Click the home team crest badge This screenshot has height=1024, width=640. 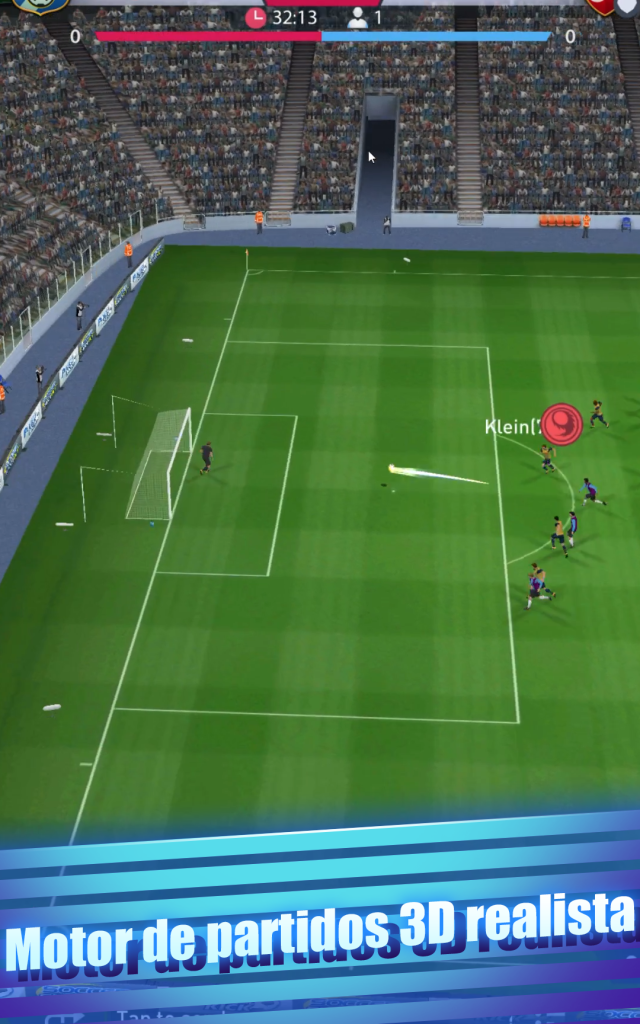(x=40, y=5)
